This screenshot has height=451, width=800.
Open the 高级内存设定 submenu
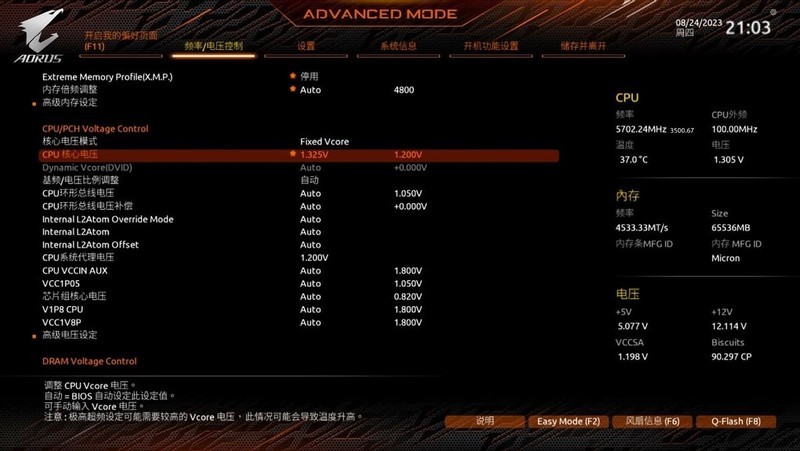coord(70,103)
